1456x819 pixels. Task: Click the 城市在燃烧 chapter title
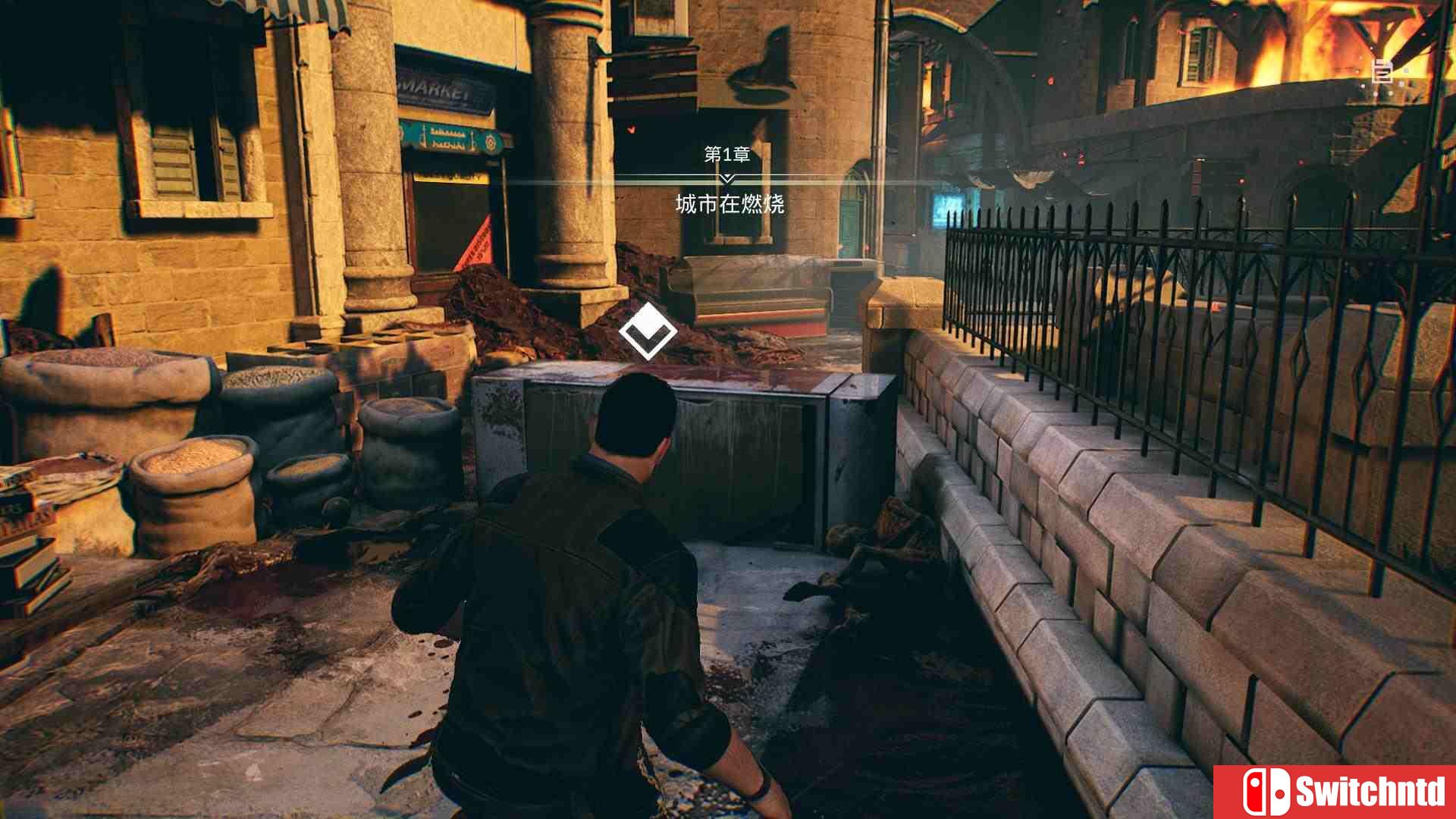730,203
